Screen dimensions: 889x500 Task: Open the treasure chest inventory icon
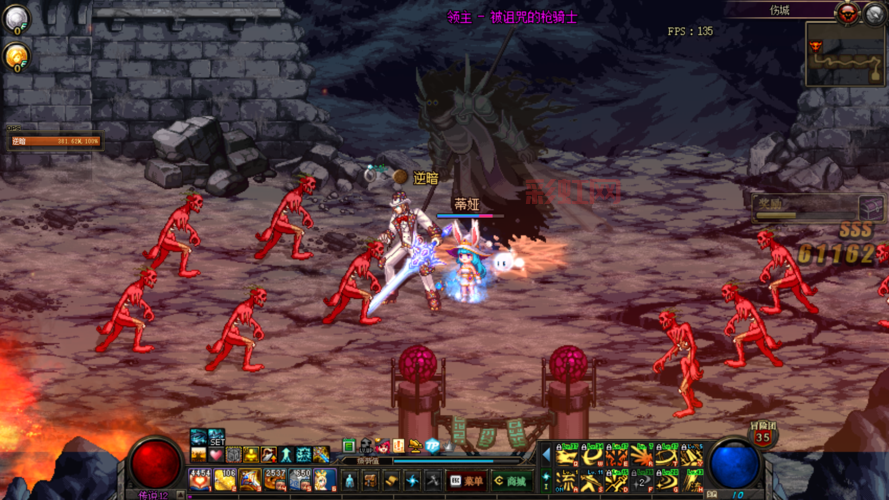coord(369,481)
